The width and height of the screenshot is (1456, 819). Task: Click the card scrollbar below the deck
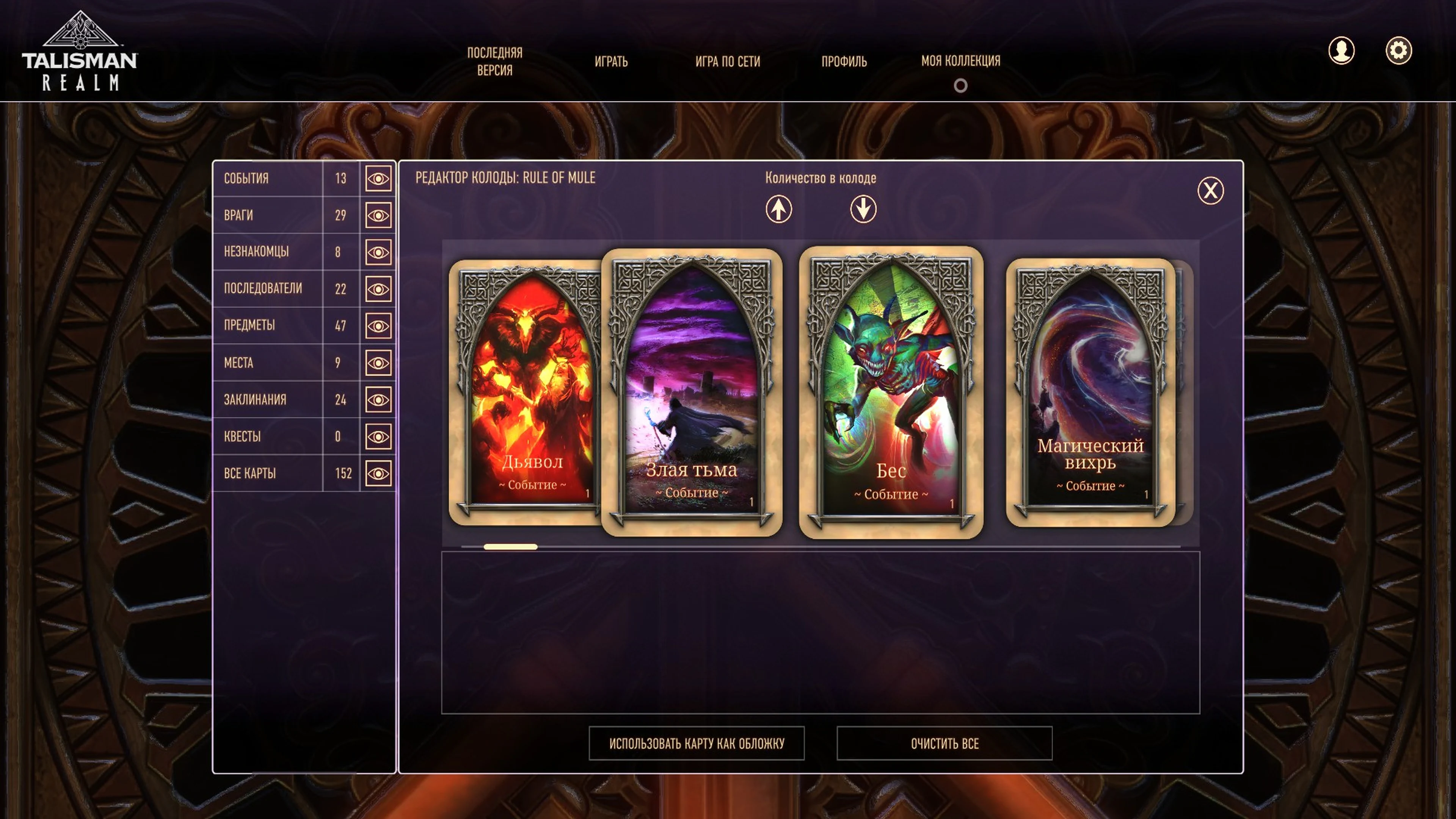click(x=510, y=546)
